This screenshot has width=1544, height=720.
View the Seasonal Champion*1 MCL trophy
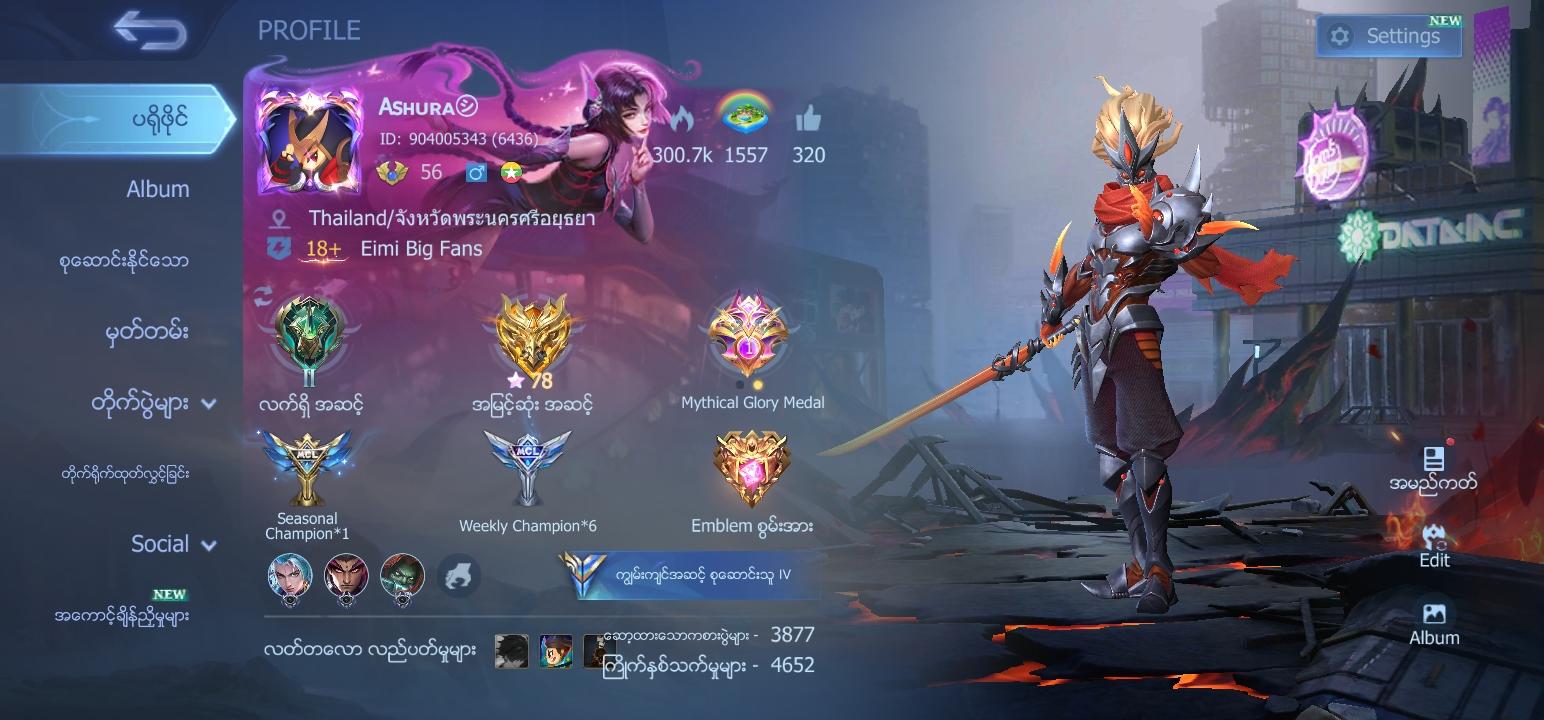307,465
